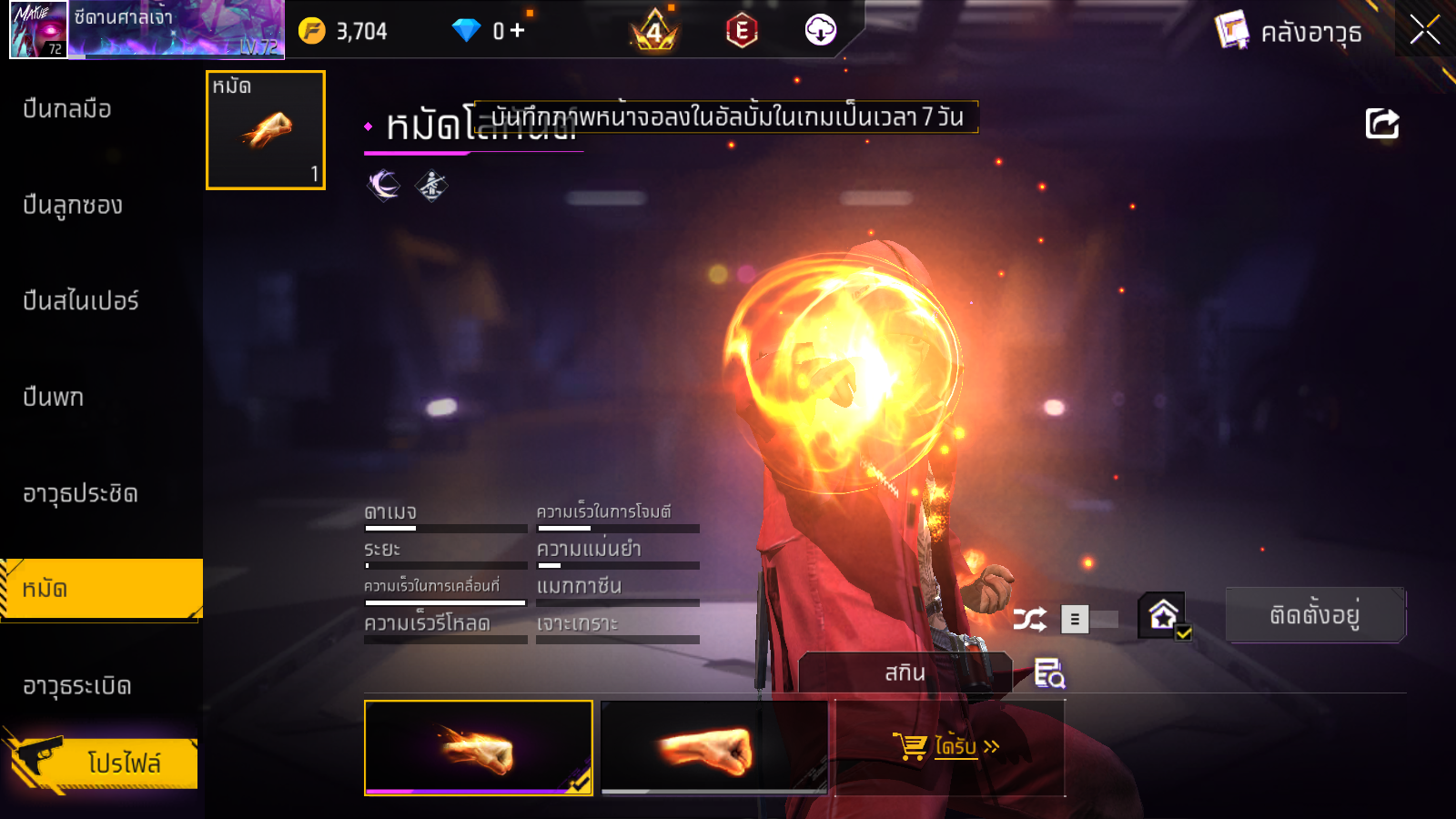Select the ปืนสไนเปอร์ category
1456x819 pixels.
(81, 301)
